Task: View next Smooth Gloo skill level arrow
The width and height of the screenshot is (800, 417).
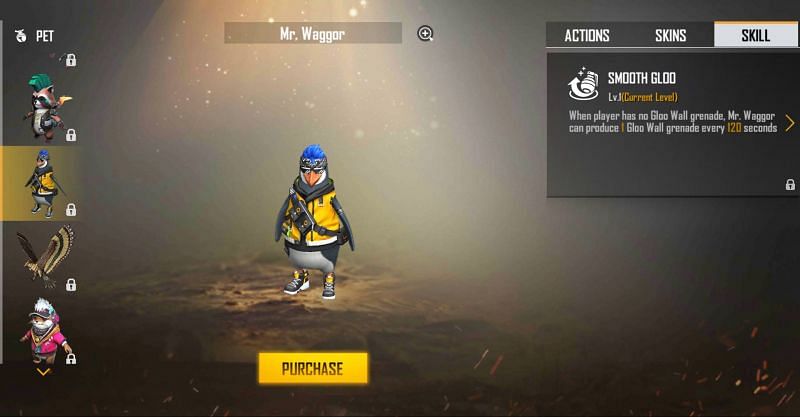Action: point(789,123)
